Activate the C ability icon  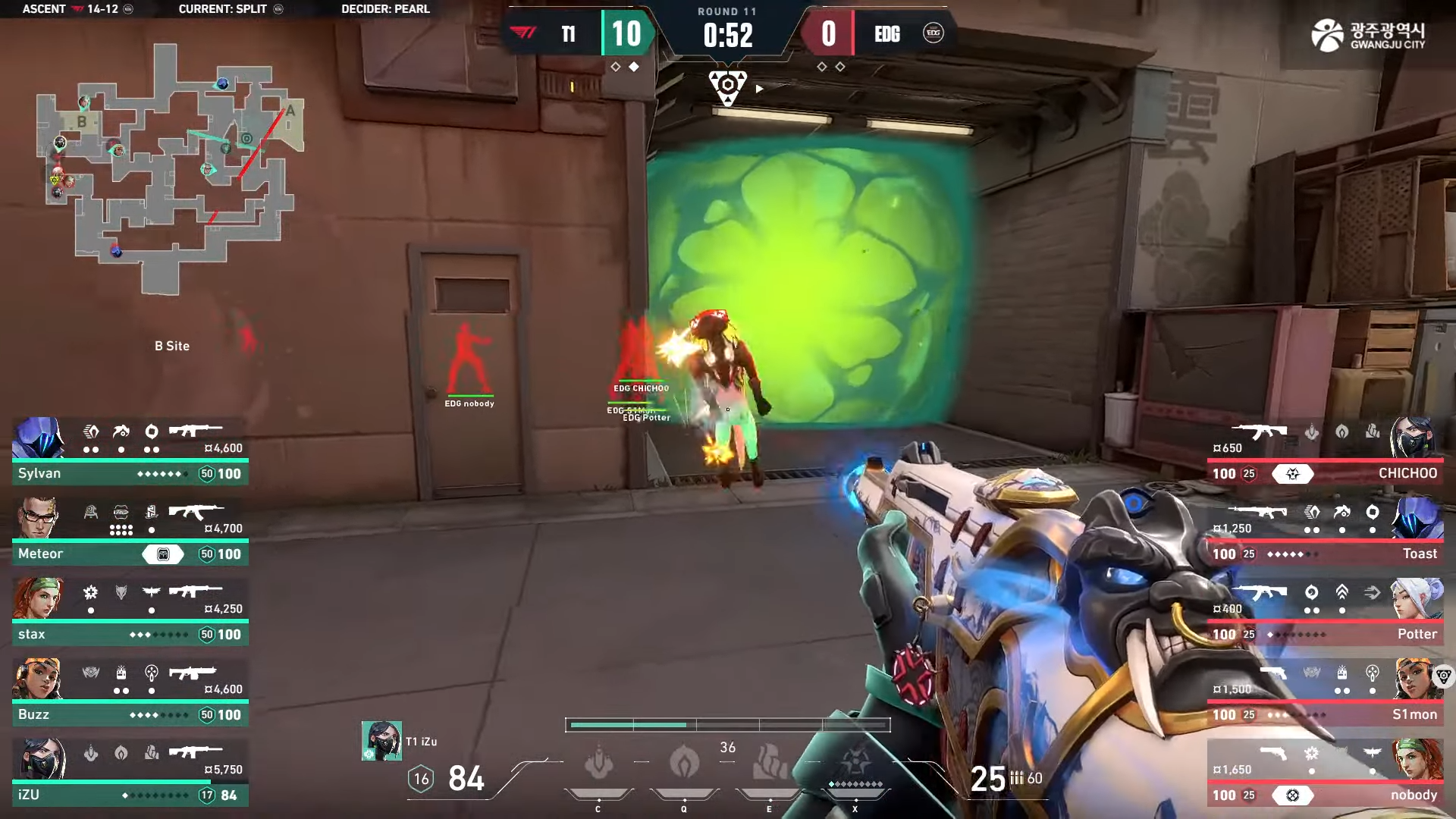coord(598,763)
